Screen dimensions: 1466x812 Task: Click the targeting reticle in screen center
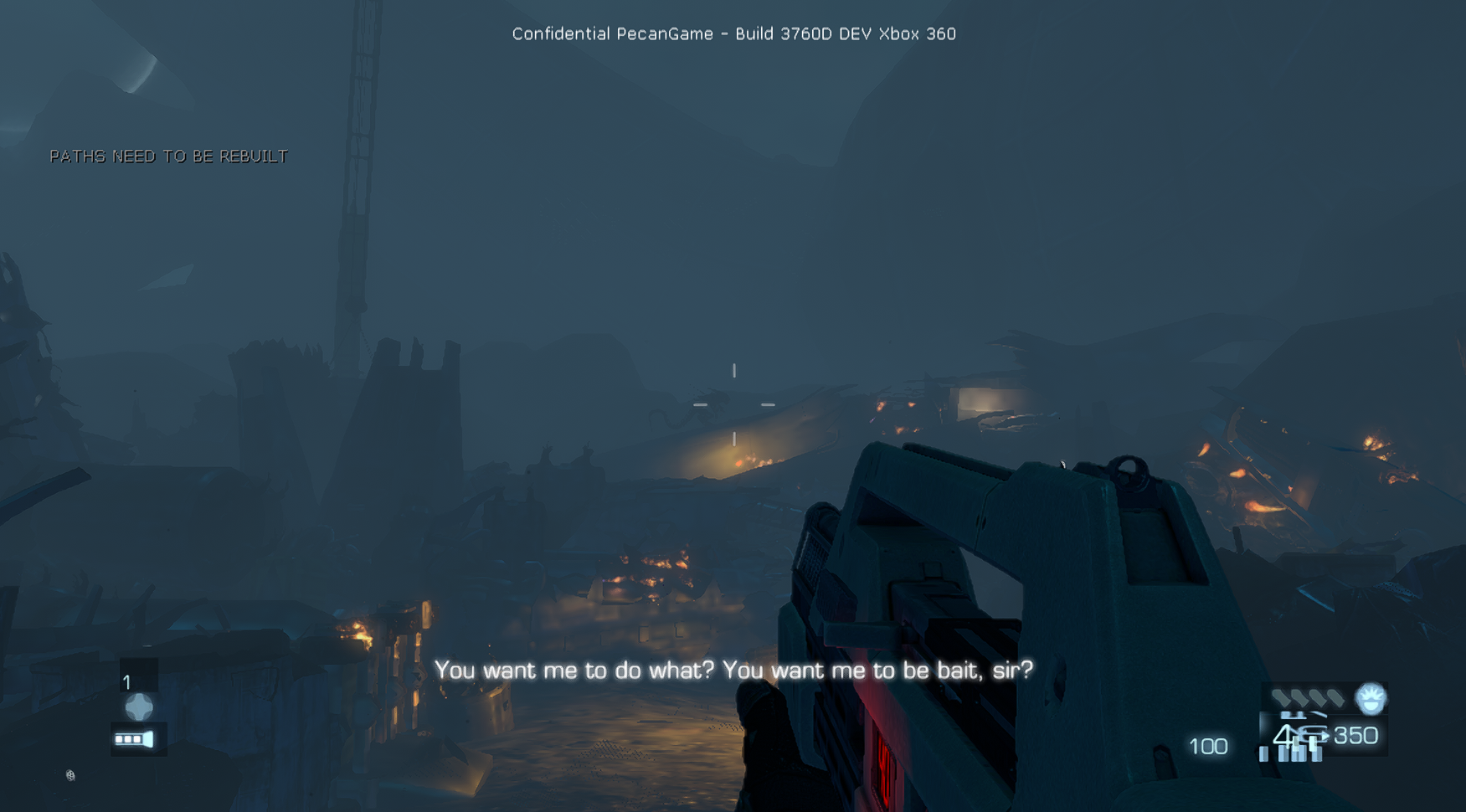tap(735, 404)
